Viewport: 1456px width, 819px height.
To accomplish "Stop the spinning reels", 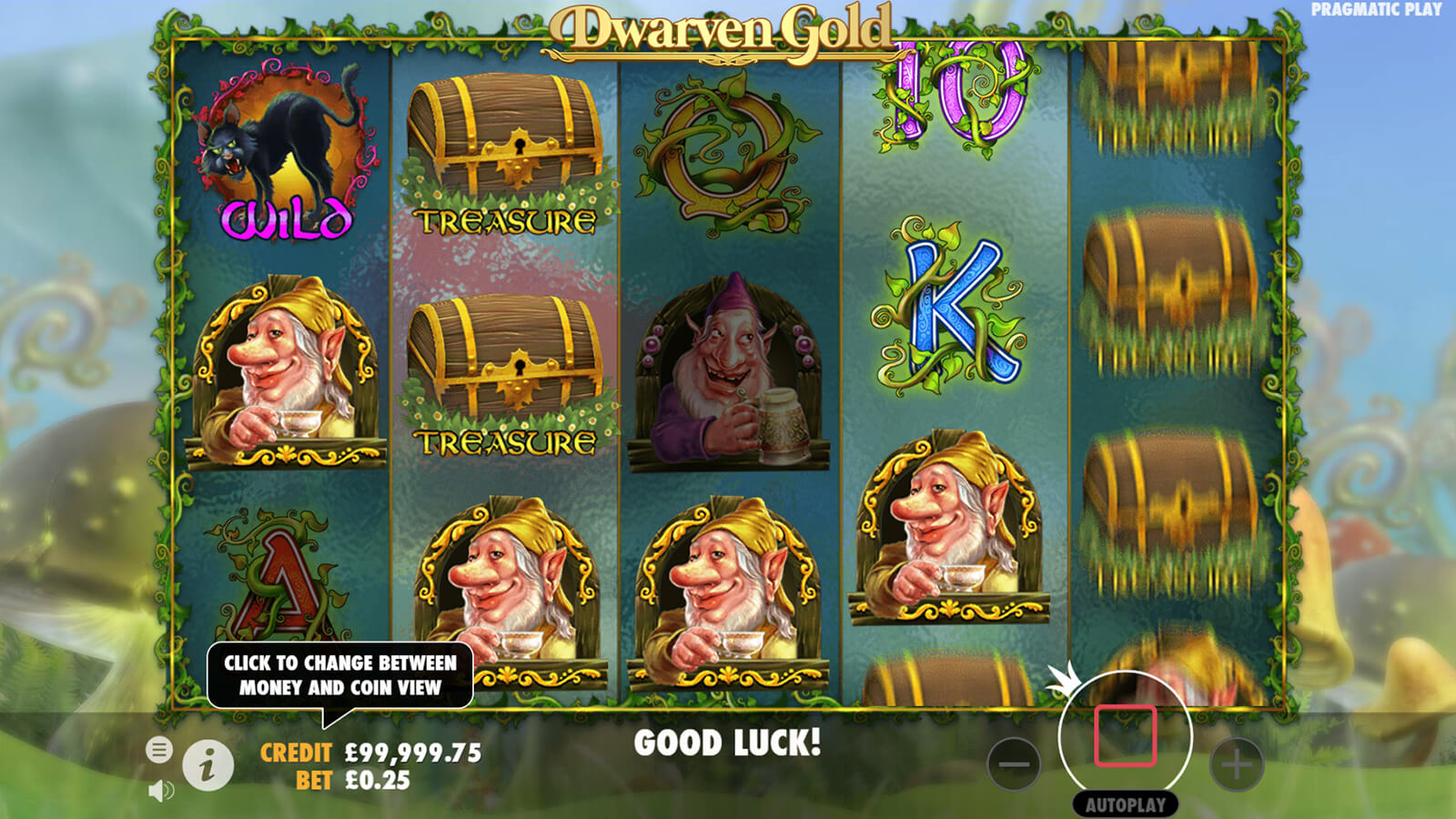I will tap(1126, 735).
